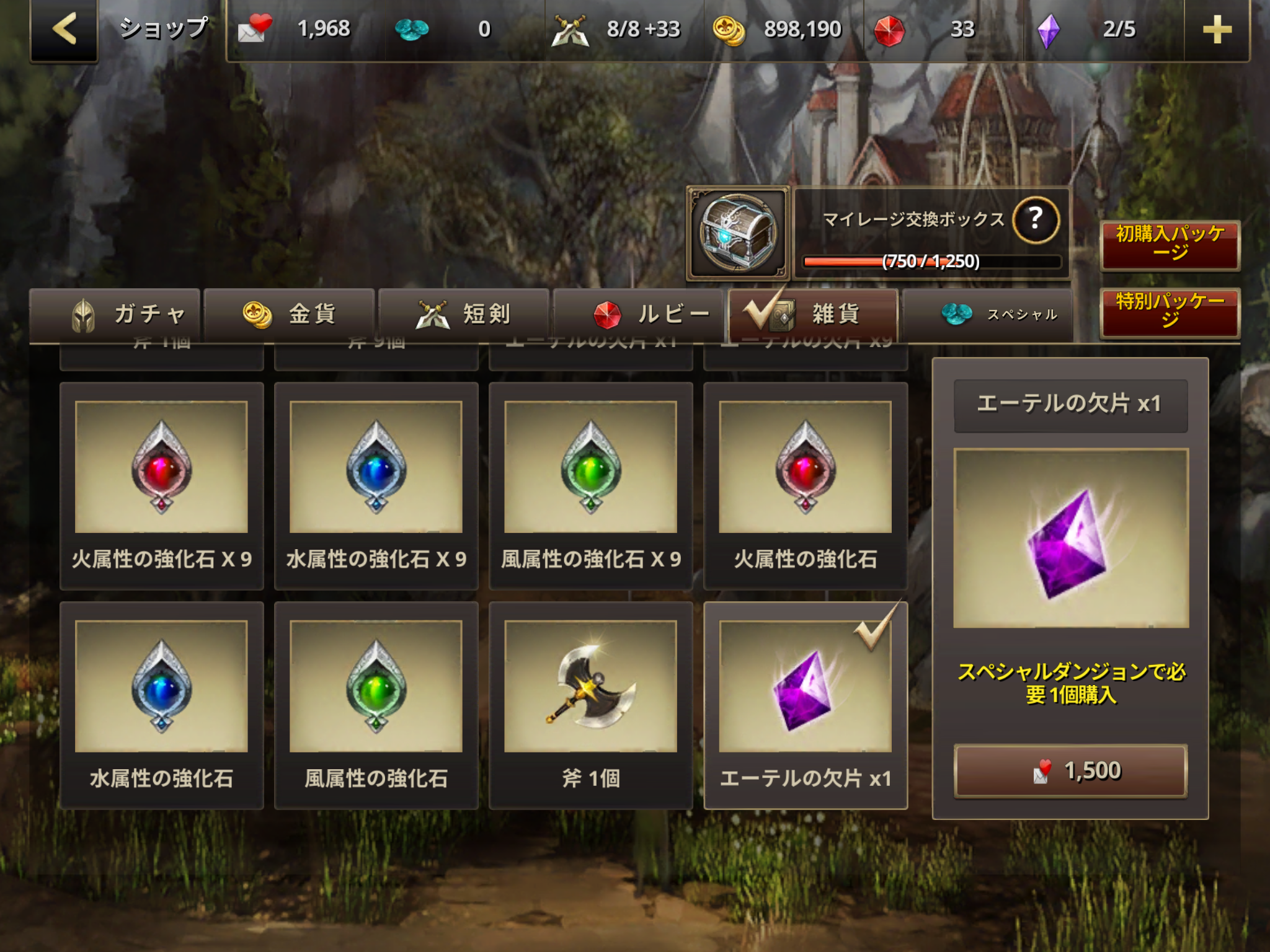Open the スペシャル tab
1270x952 pixels.
987,315
